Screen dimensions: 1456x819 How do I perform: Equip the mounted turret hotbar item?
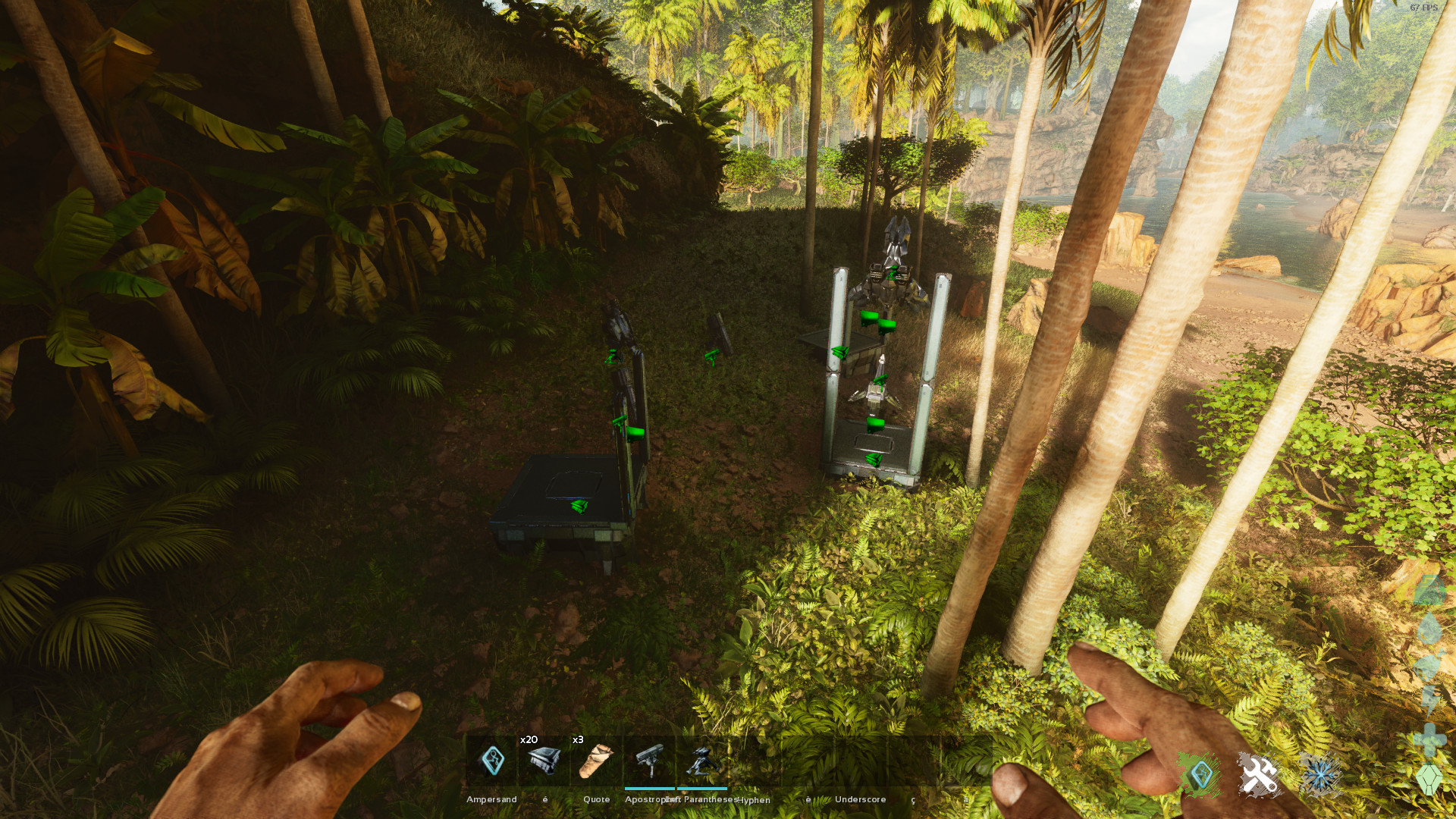650,761
